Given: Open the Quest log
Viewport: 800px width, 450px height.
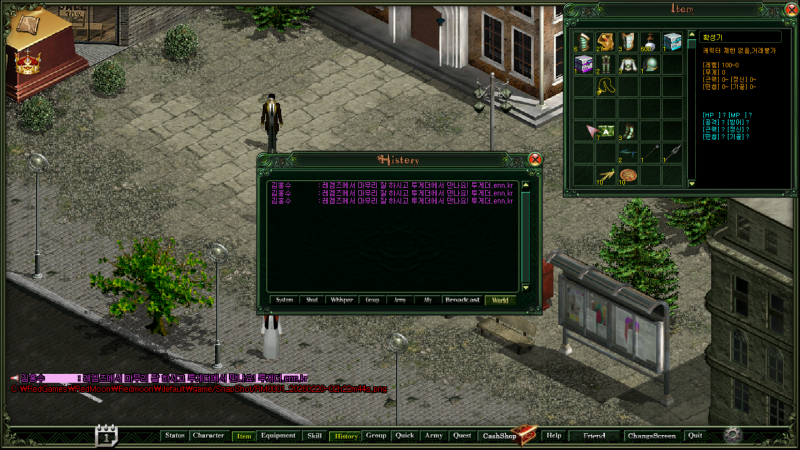Looking at the screenshot, I should tap(461, 436).
